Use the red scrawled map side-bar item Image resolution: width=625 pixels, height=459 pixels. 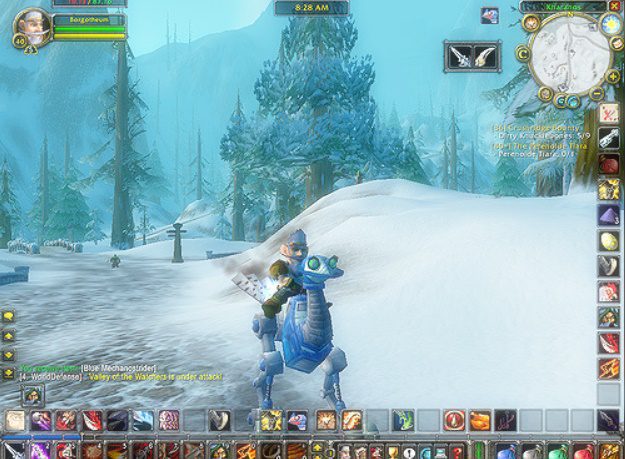pyautogui.click(x=608, y=114)
